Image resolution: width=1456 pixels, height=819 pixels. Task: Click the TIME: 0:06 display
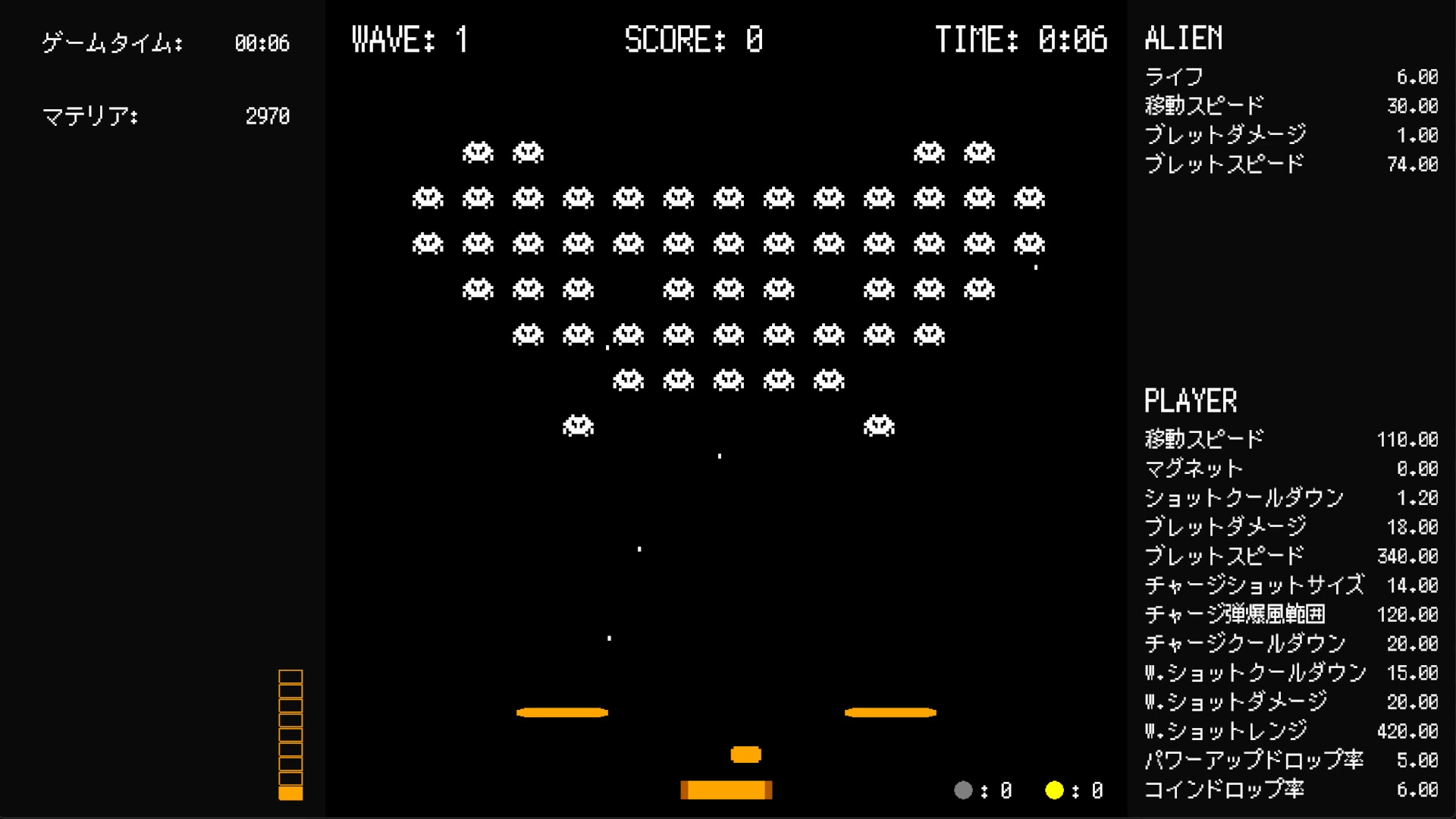(x=1022, y=39)
